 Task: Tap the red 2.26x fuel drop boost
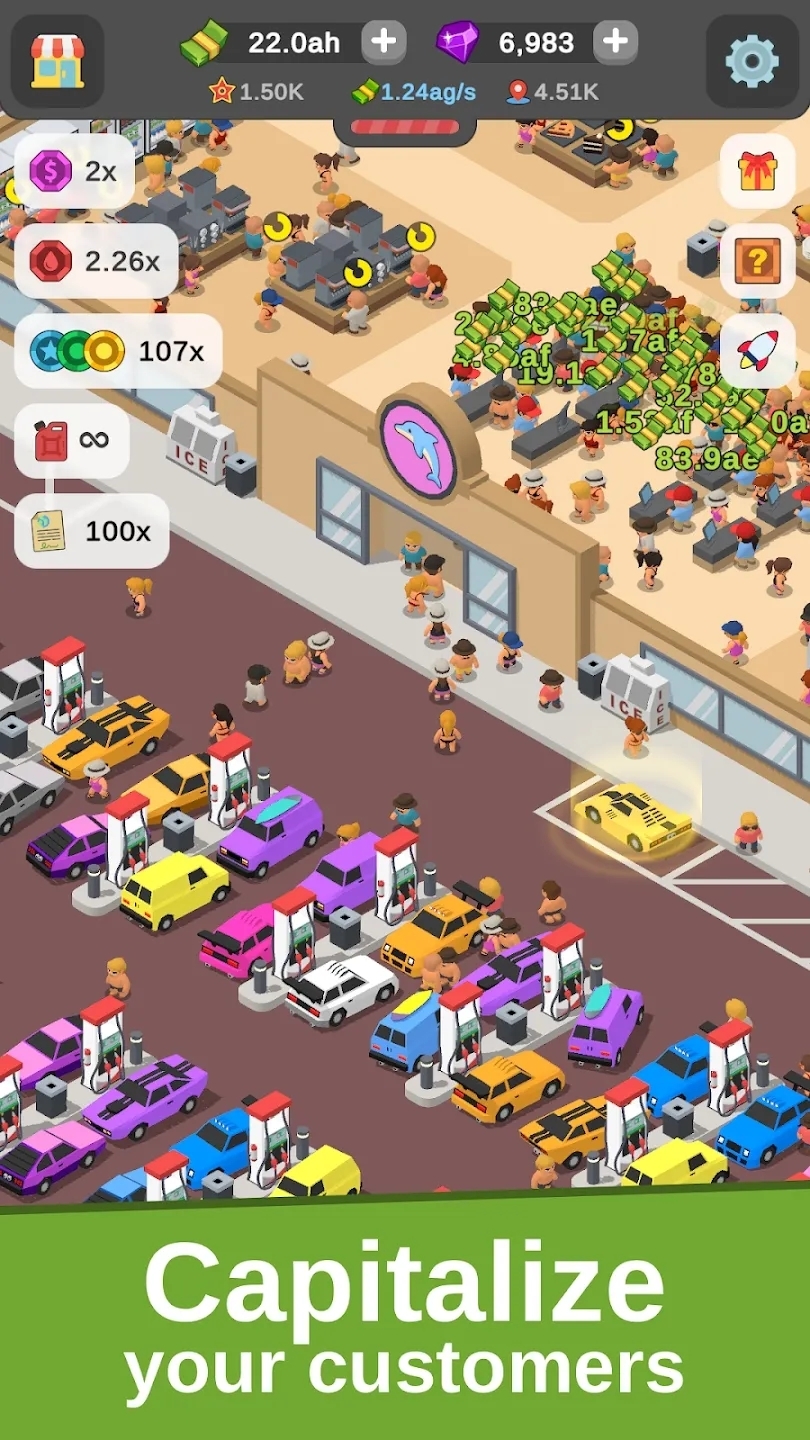click(97, 261)
